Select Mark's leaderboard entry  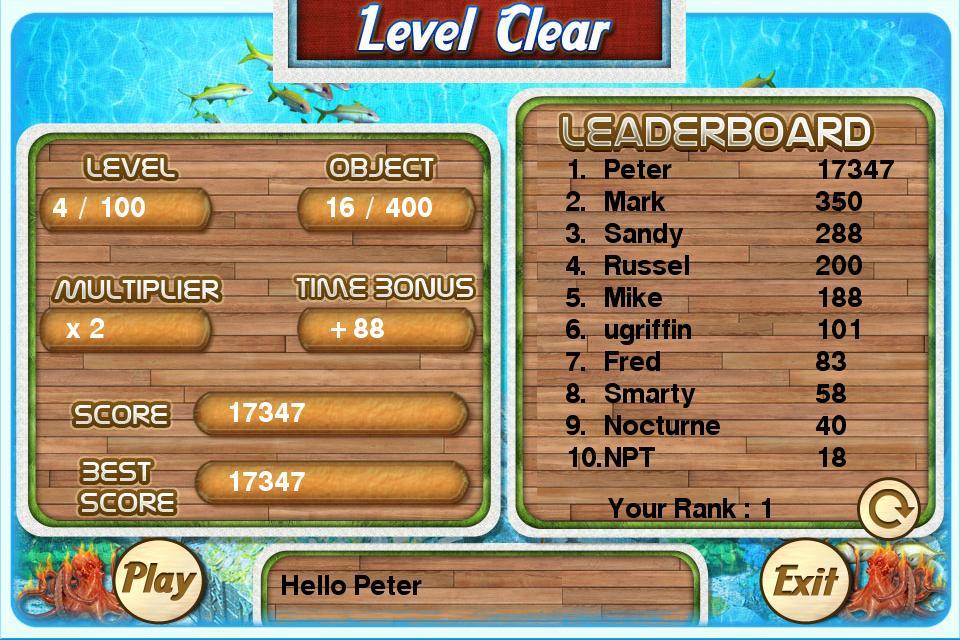click(x=727, y=202)
